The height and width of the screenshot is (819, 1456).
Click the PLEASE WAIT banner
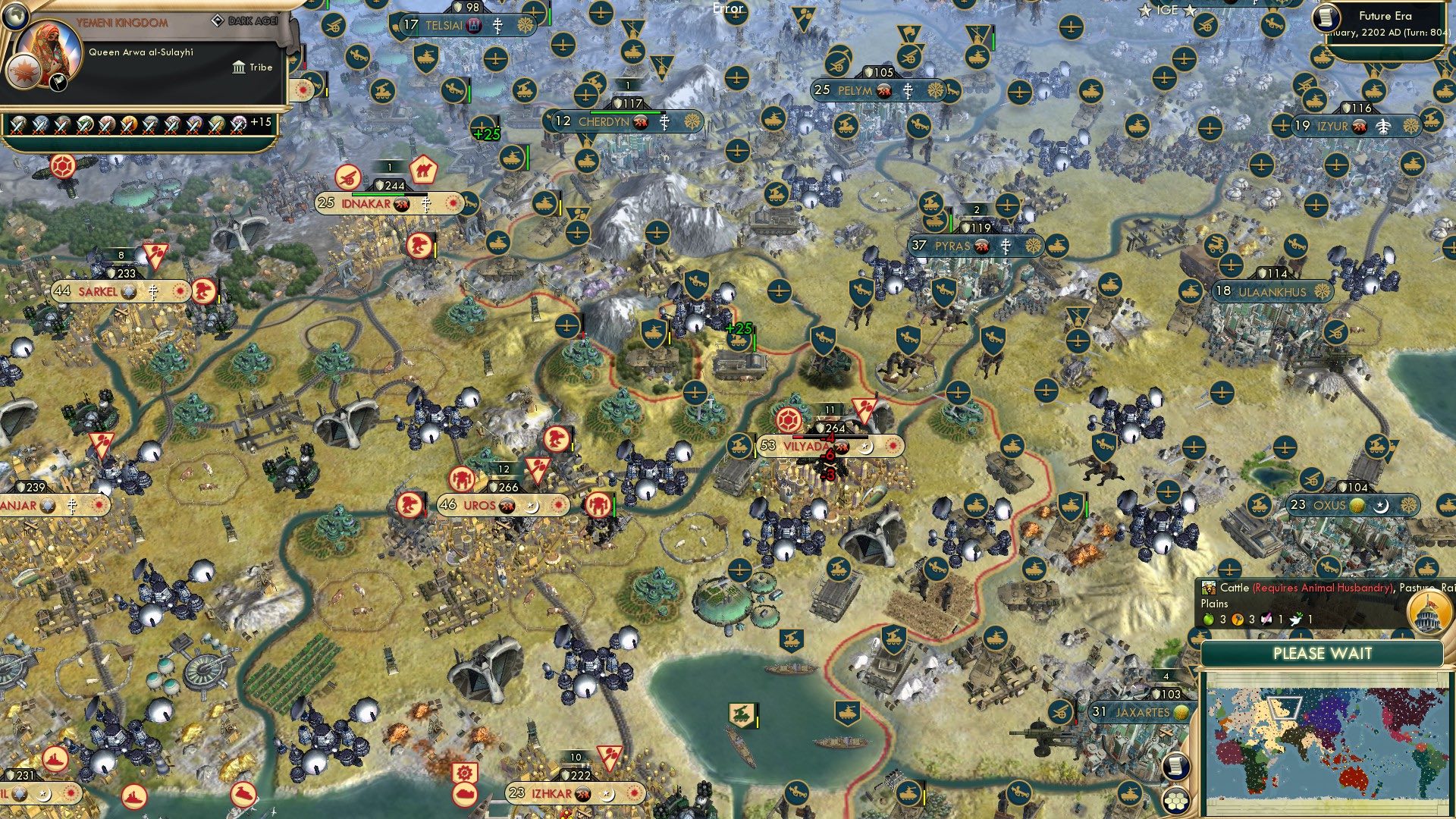click(1323, 653)
